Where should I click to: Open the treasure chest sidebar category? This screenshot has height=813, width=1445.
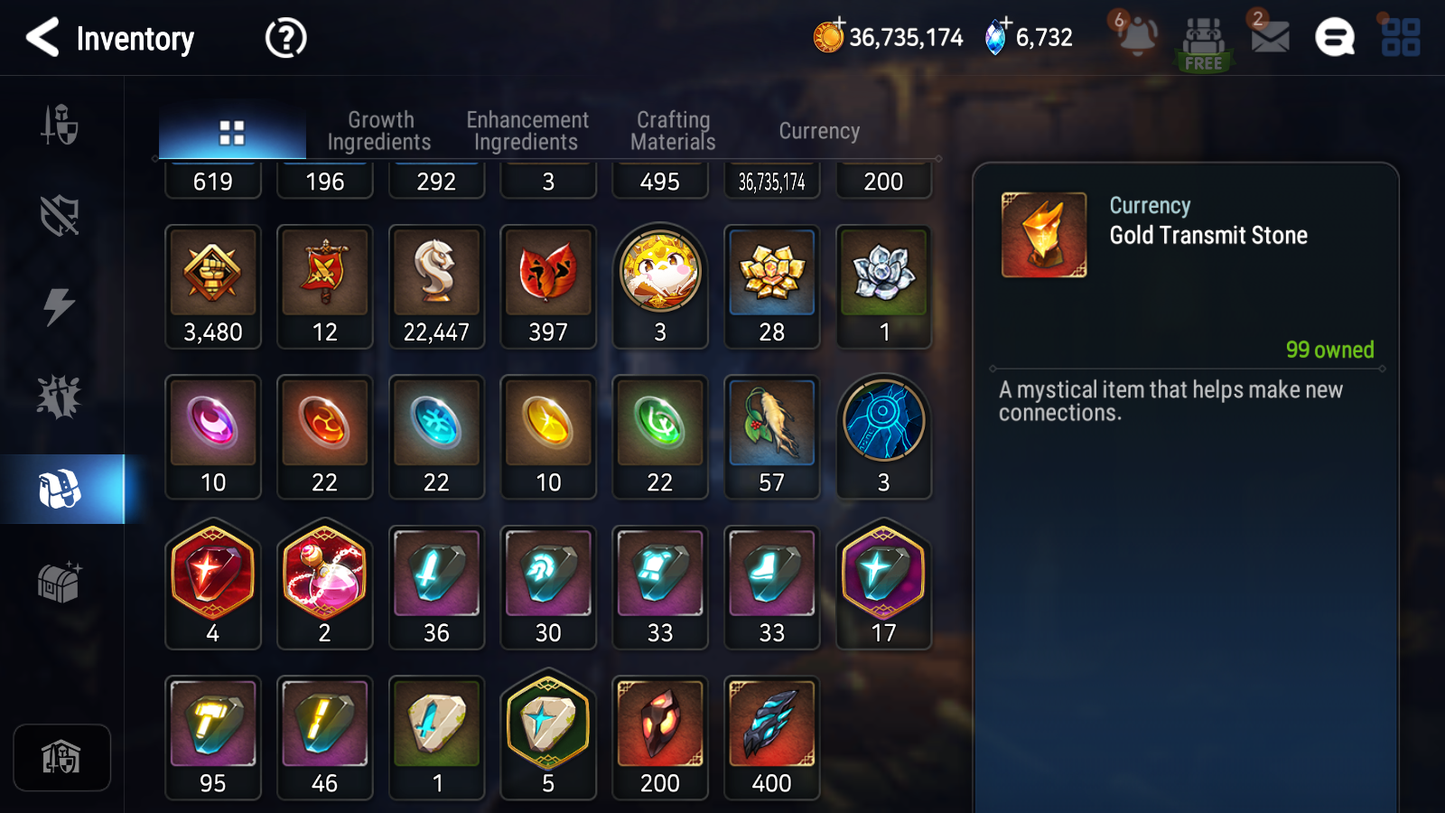(x=60, y=581)
